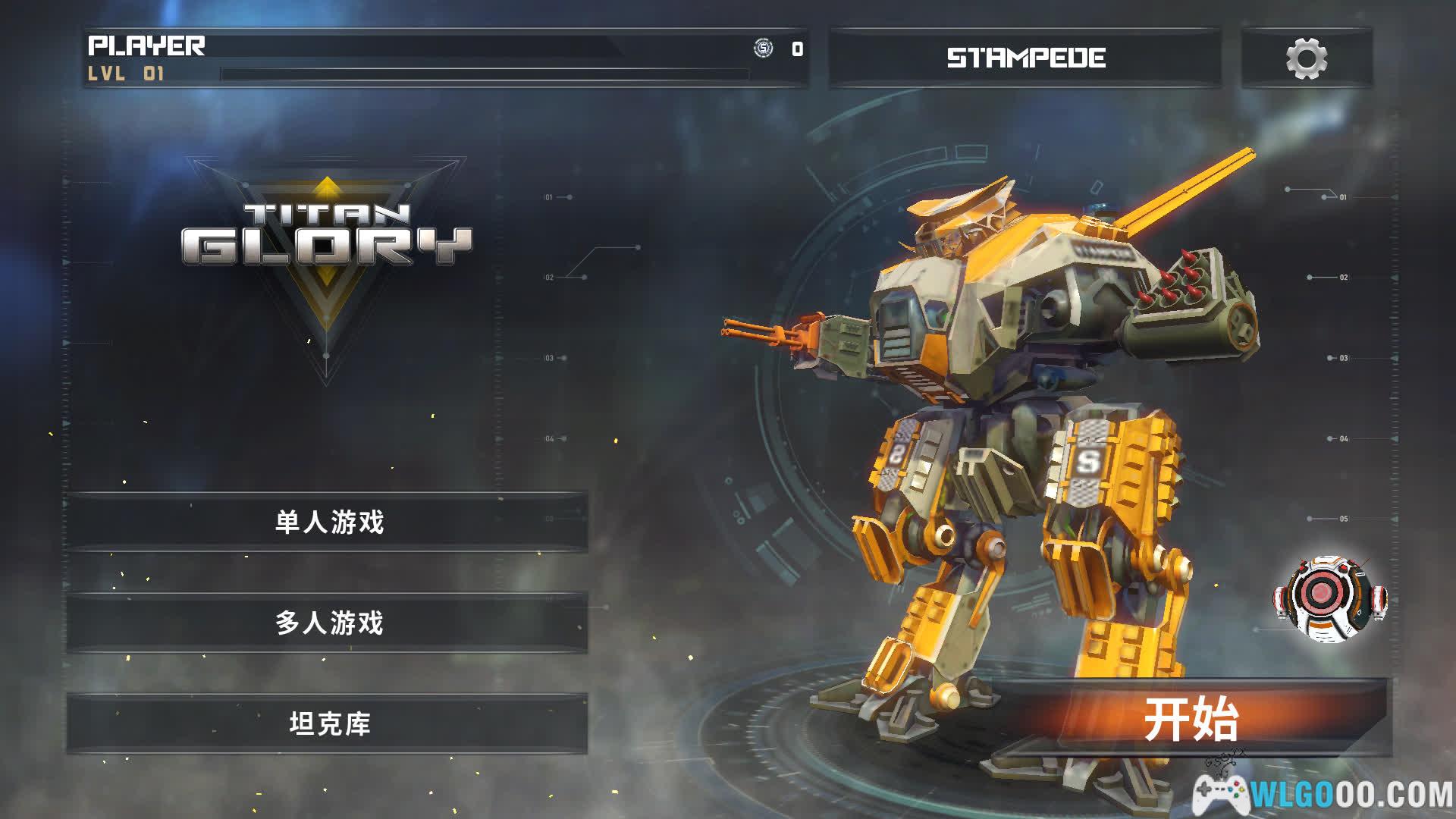Choose 多人游戏 multiplayer mode
The image size is (1456, 819).
click(328, 623)
